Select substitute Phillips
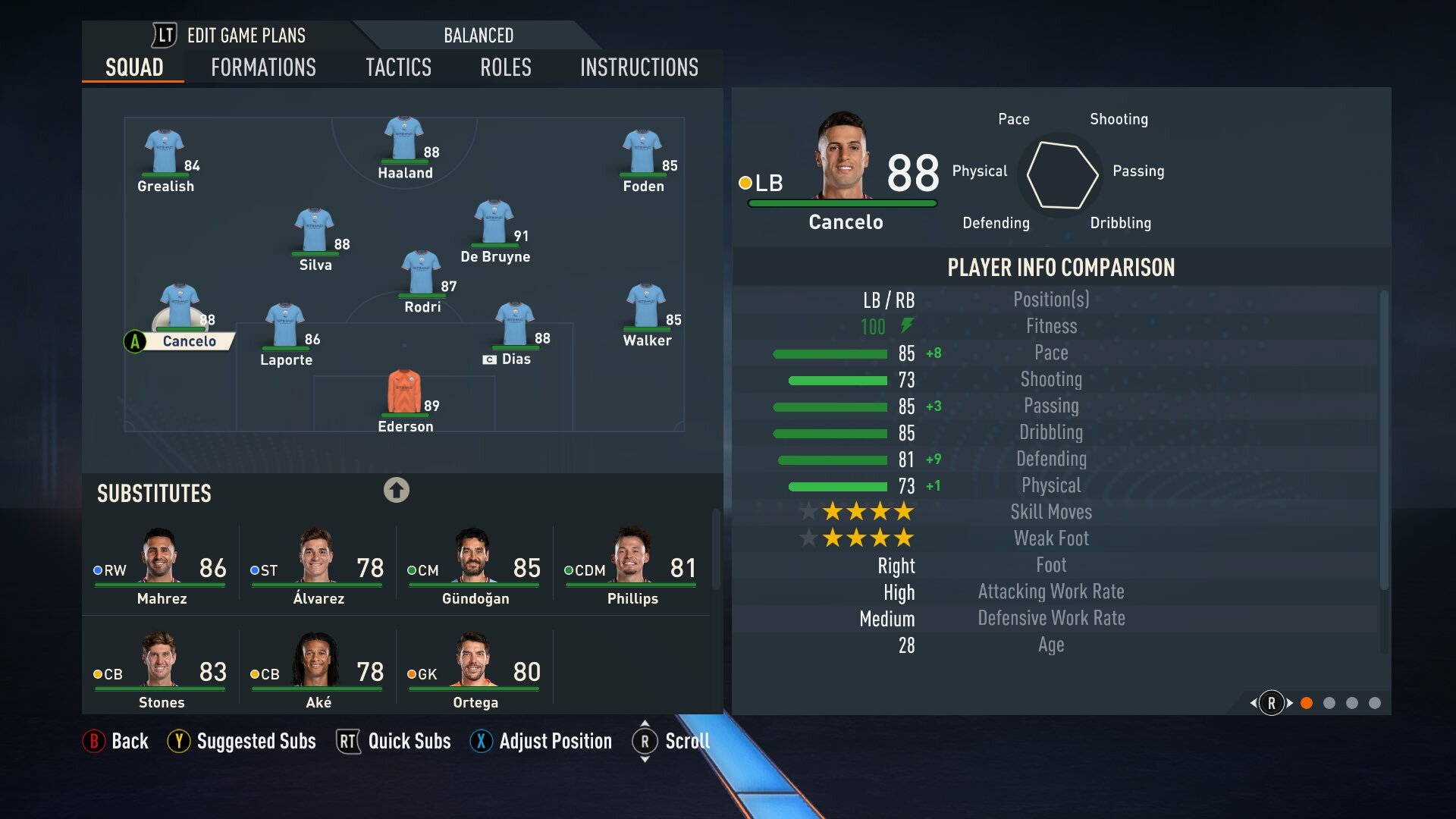1456x819 pixels. [632, 567]
